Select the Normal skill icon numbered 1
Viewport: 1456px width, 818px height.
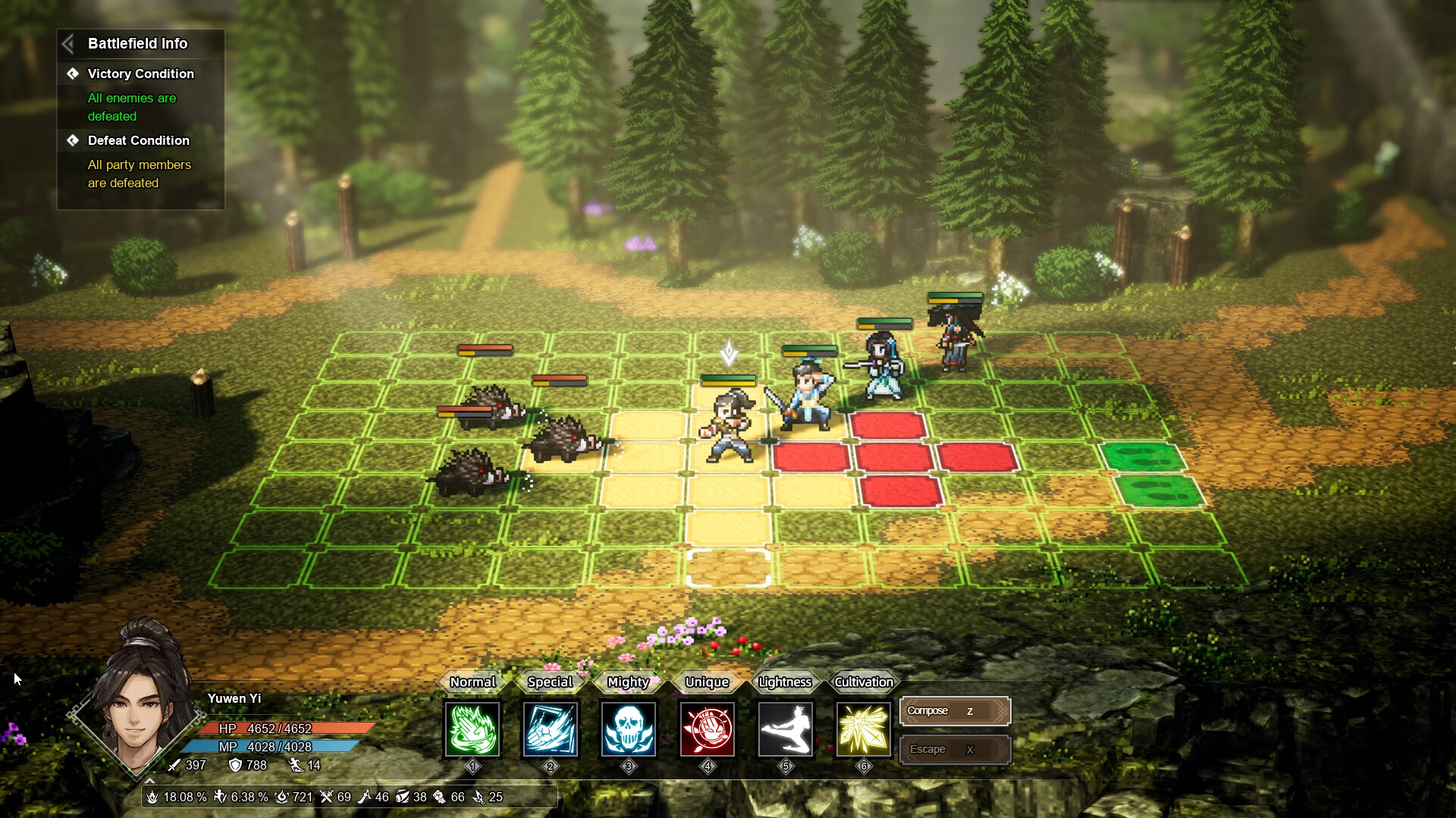472,729
